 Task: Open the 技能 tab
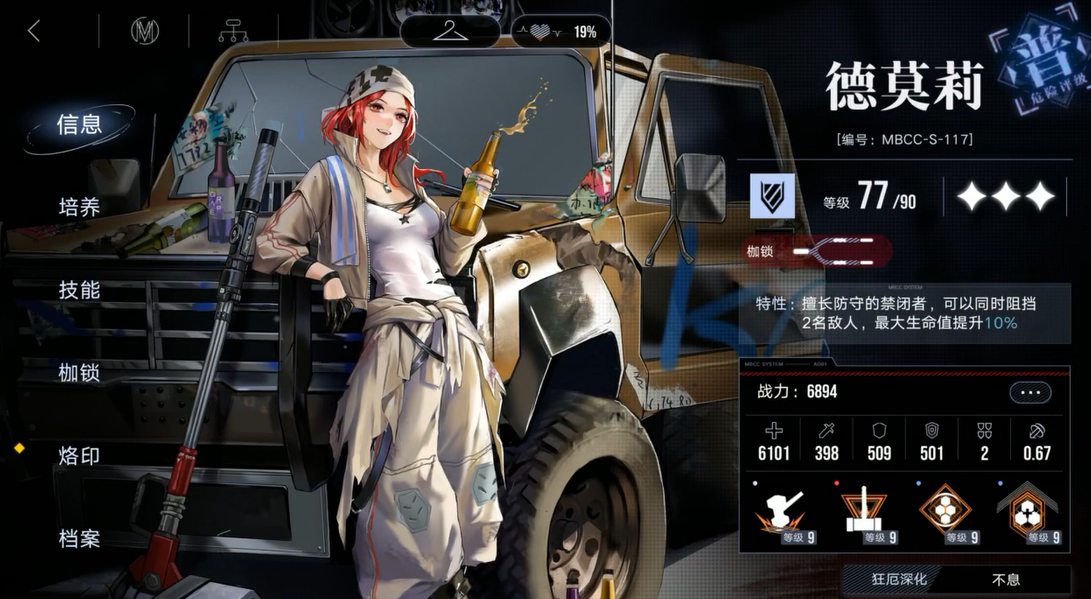(79, 290)
